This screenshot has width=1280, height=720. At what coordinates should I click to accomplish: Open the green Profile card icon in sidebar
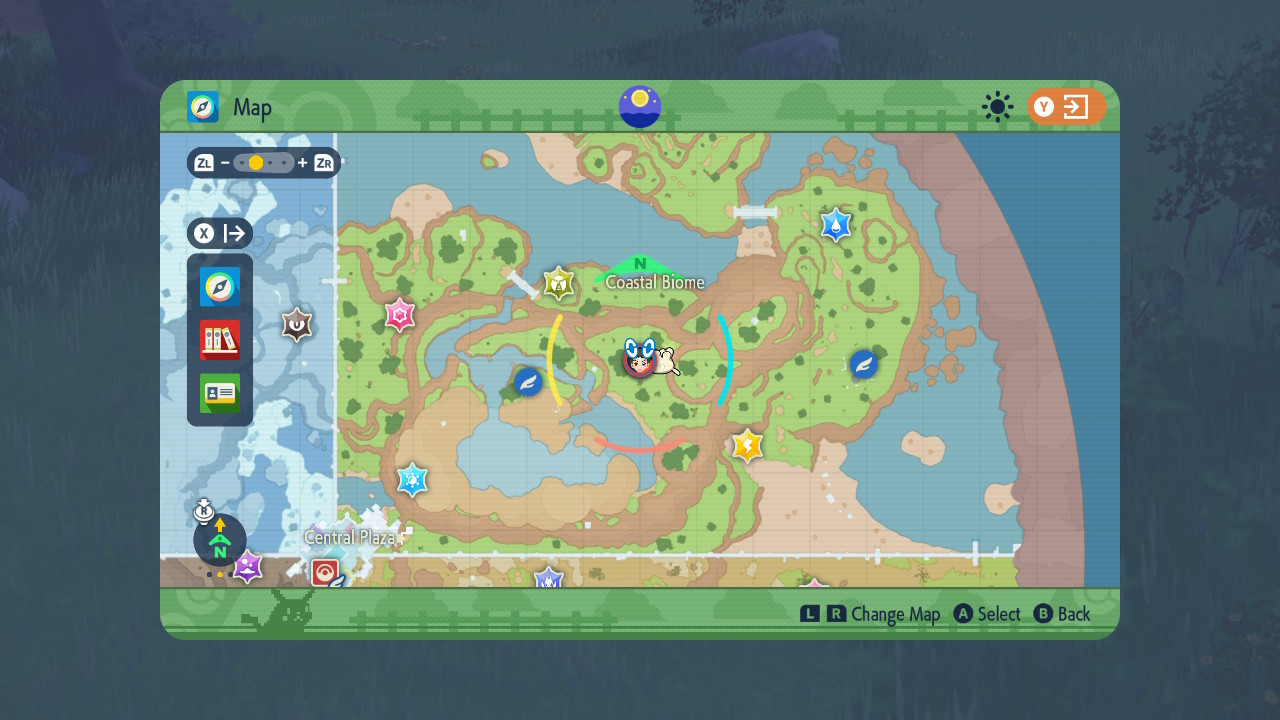pos(219,393)
